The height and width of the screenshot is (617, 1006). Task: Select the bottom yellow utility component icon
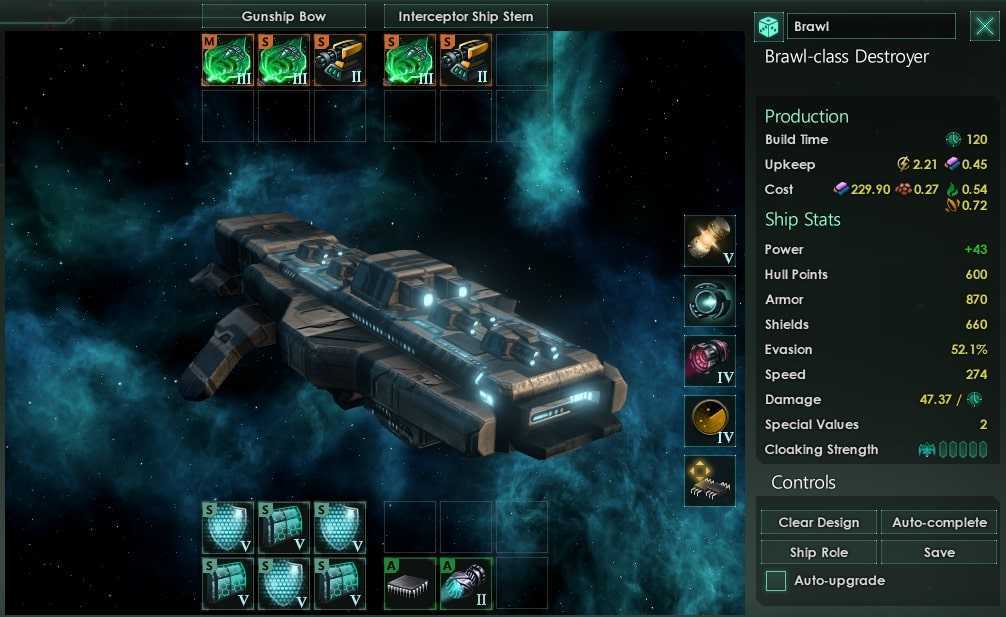(710, 481)
